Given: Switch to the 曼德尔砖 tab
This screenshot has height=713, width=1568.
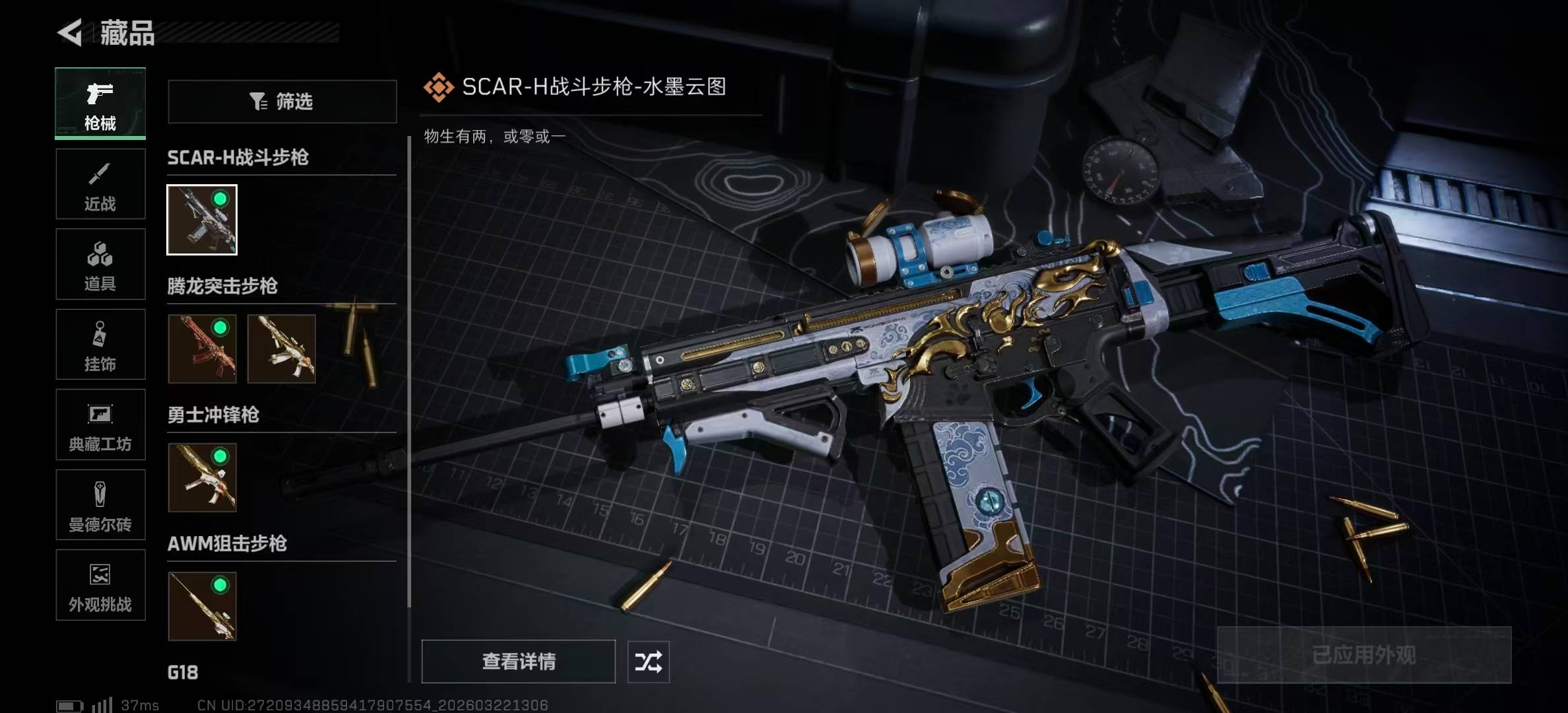Looking at the screenshot, I should point(100,505).
